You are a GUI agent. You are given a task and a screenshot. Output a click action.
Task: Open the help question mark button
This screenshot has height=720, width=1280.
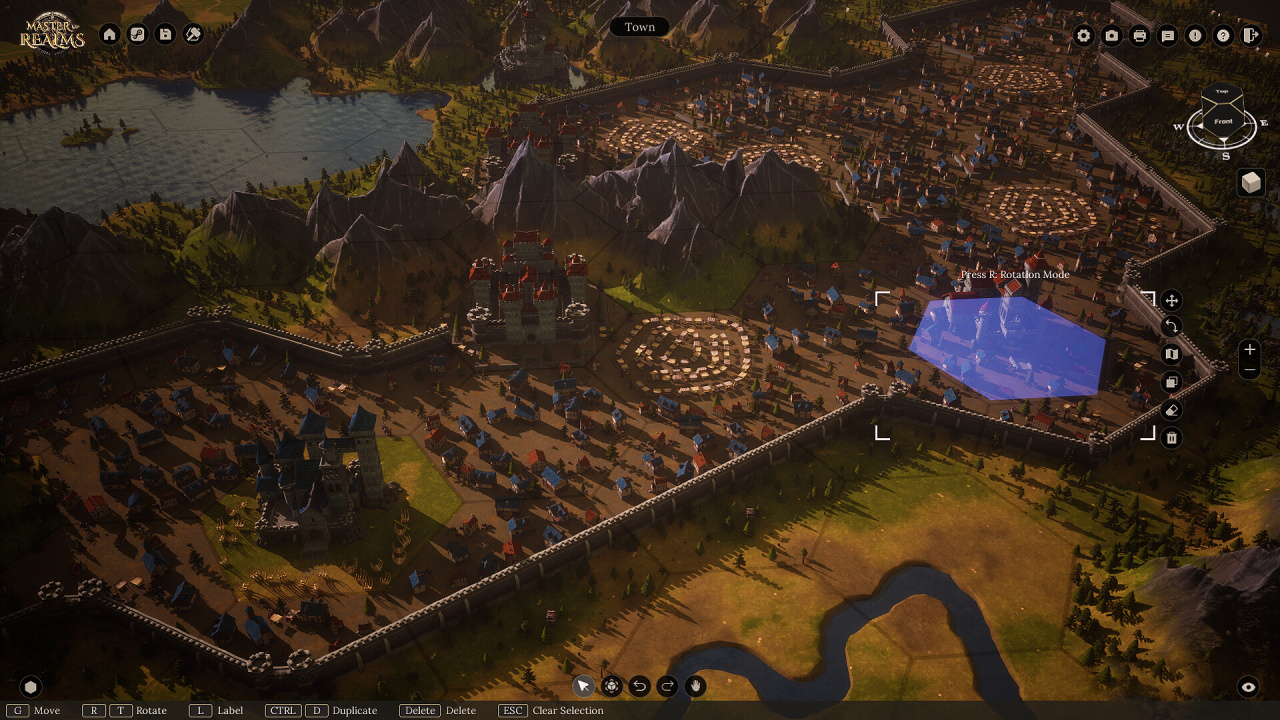pyautogui.click(x=1223, y=36)
